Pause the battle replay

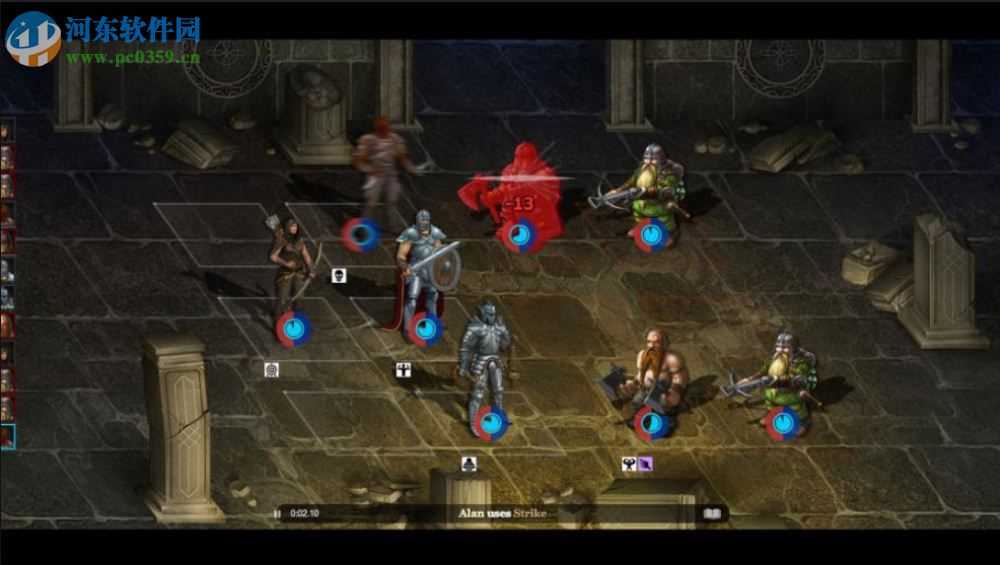pos(277,514)
